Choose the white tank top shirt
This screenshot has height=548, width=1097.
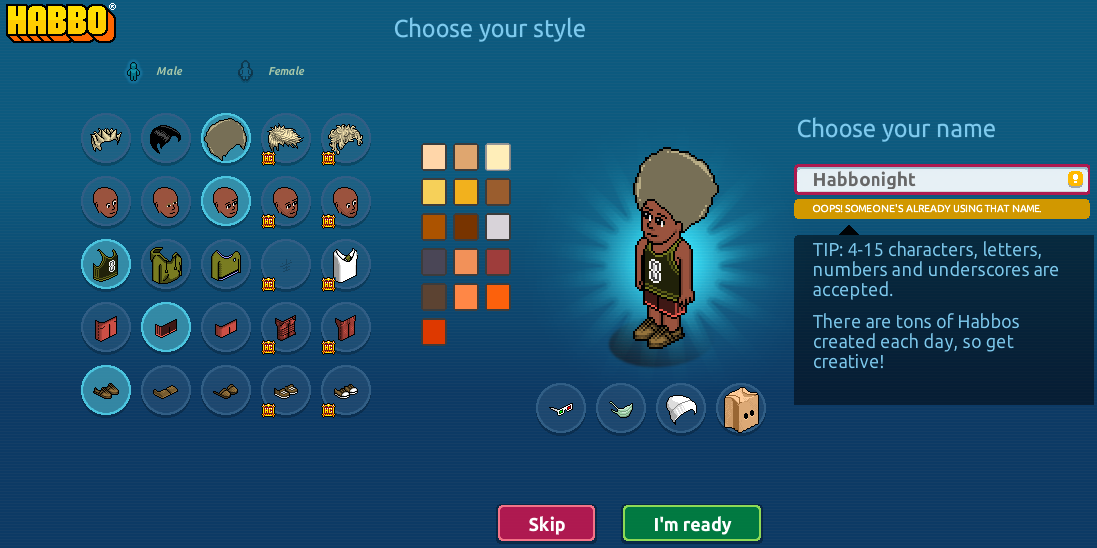(346, 264)
